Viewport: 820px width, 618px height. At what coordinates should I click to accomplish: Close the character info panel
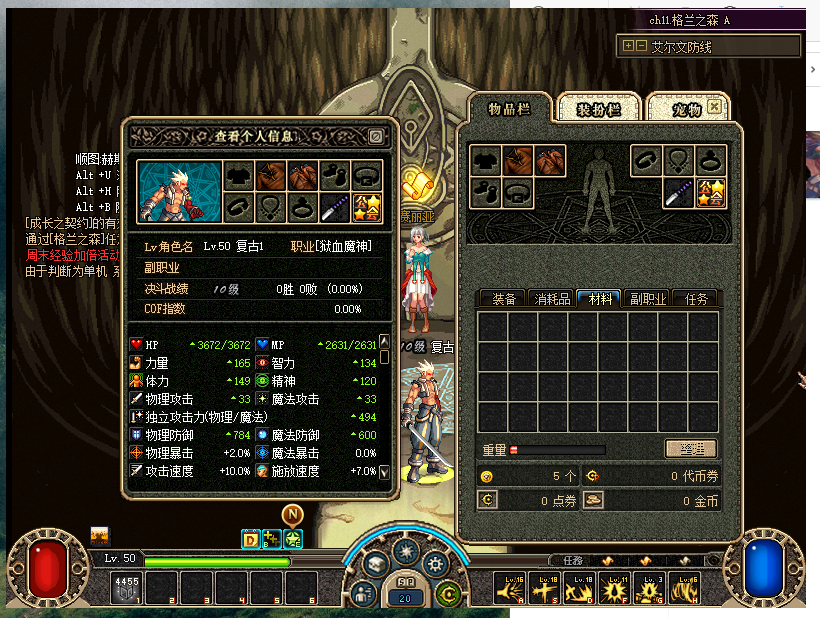click(375, 136)
